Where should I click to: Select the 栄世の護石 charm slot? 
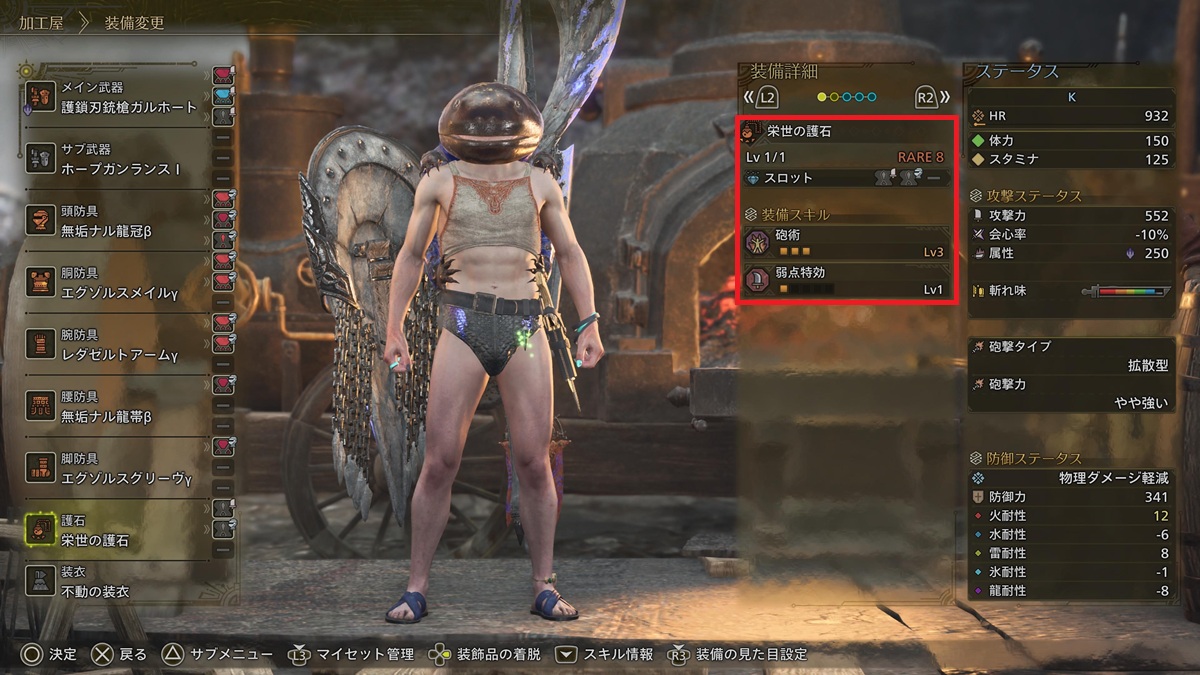click(x=115, y=530)
